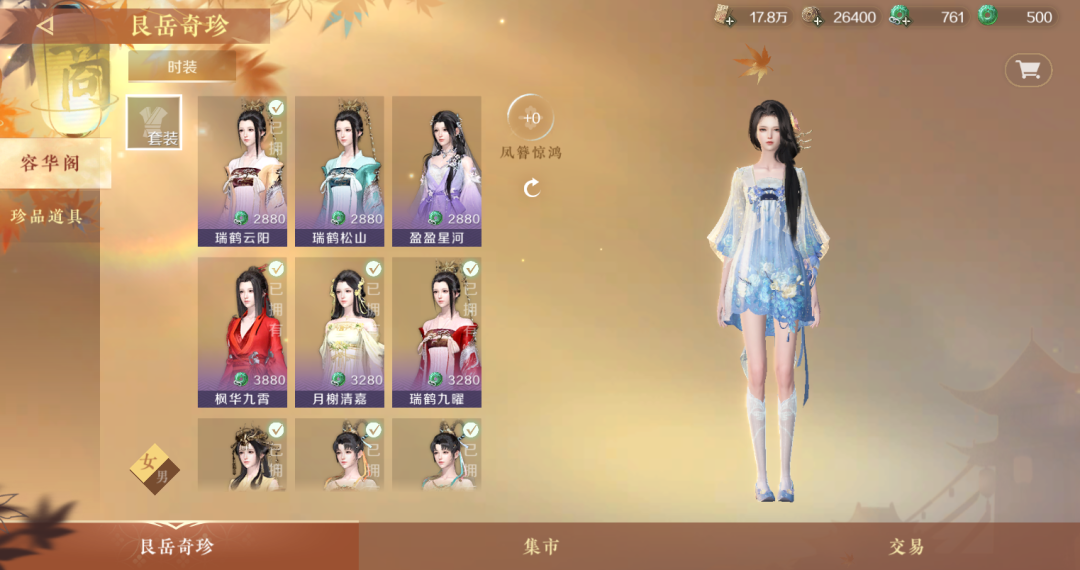1080x570 pixels.
Task: Select the 艮岳奇珍 bottom tab
Action: (x=178, y=546)
